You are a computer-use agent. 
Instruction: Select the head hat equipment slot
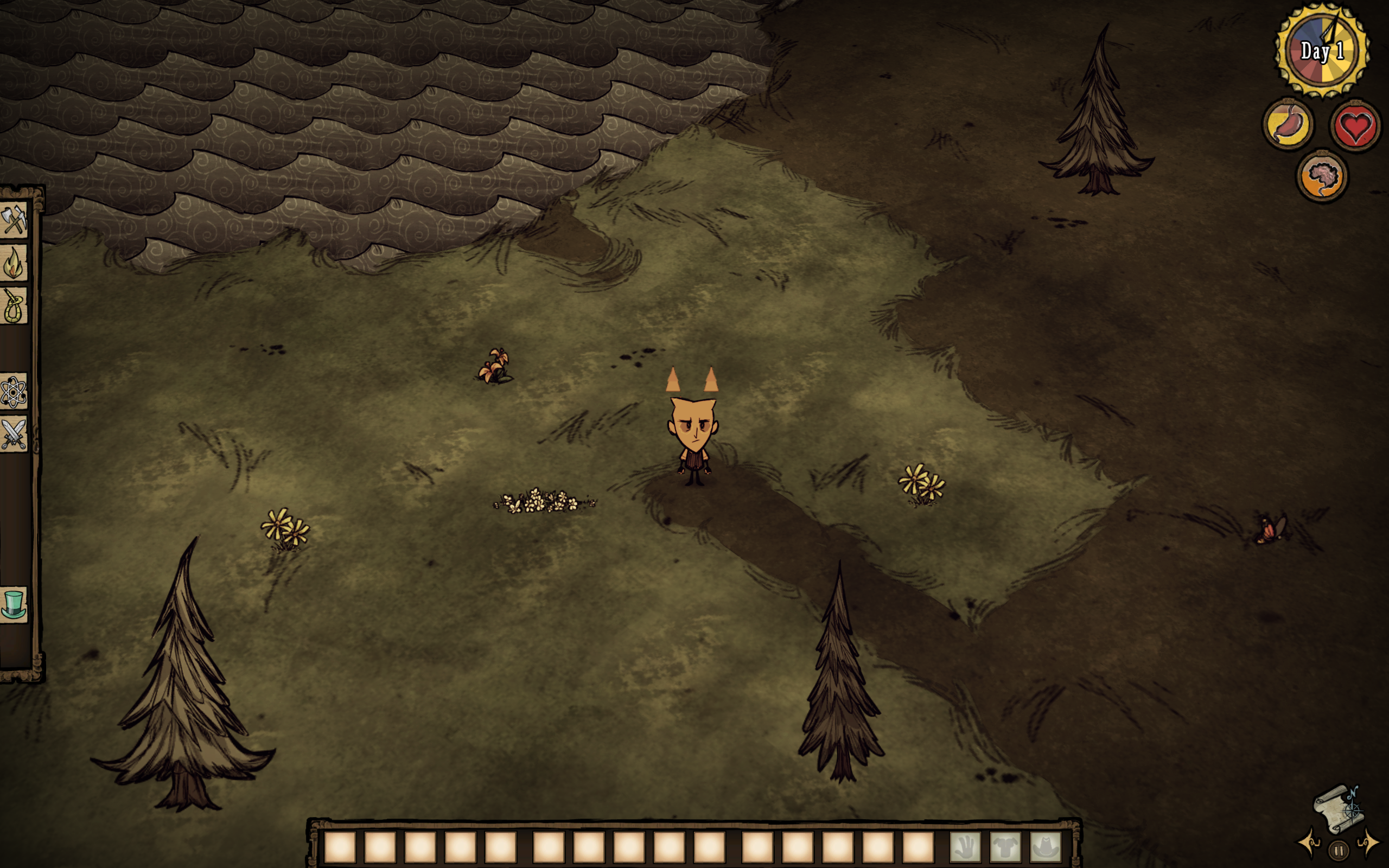tap(1045, 847)
